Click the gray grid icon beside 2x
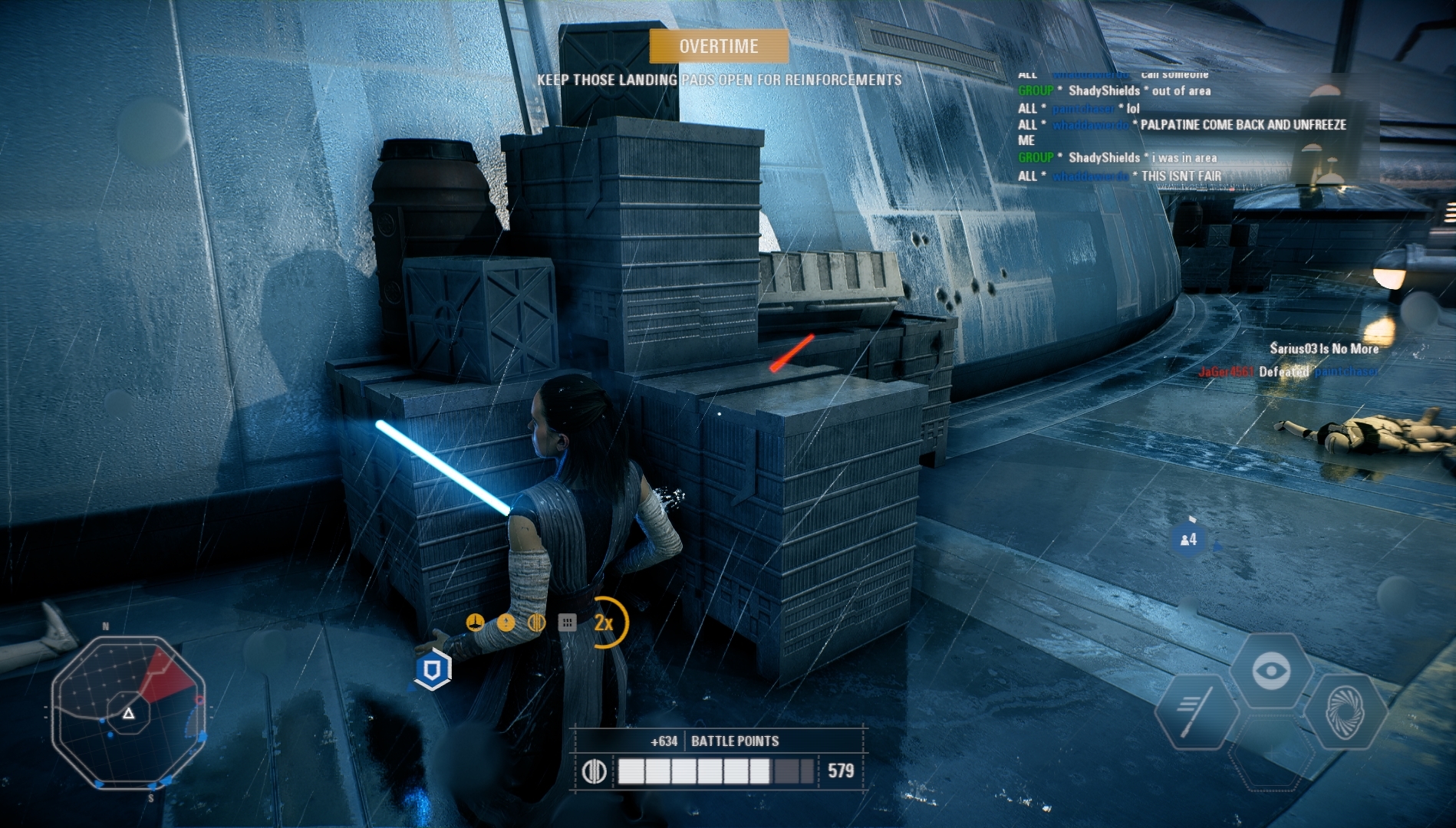The width and height of the screenshot is (1456, 828). (567, 623)
